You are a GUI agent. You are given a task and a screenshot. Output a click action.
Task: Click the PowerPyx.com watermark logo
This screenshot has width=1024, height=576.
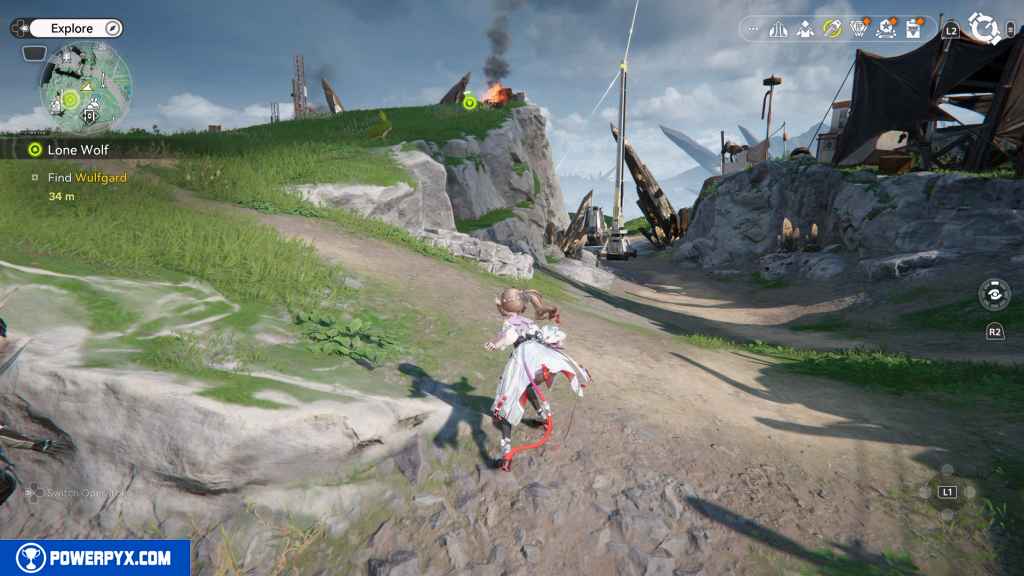[x=95, y=558]
